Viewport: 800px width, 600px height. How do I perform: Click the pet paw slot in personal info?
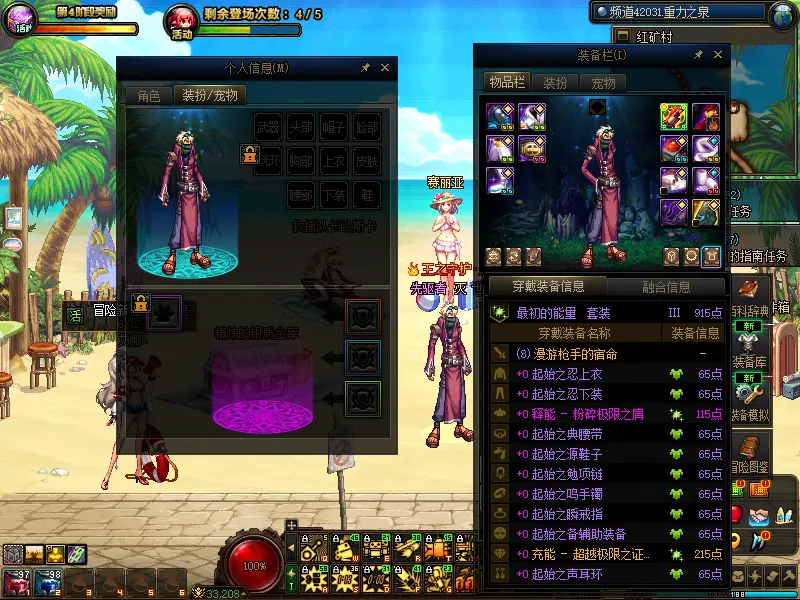[165, 311]
